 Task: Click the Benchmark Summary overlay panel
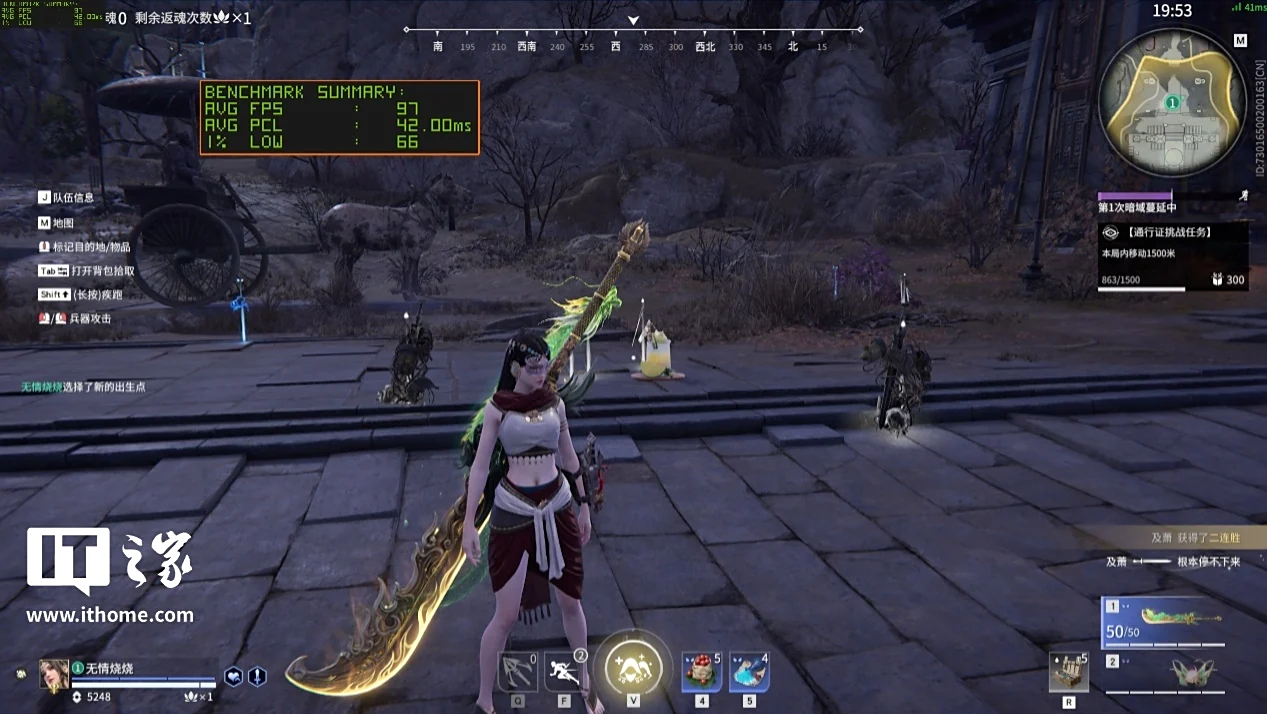point(339,117)
